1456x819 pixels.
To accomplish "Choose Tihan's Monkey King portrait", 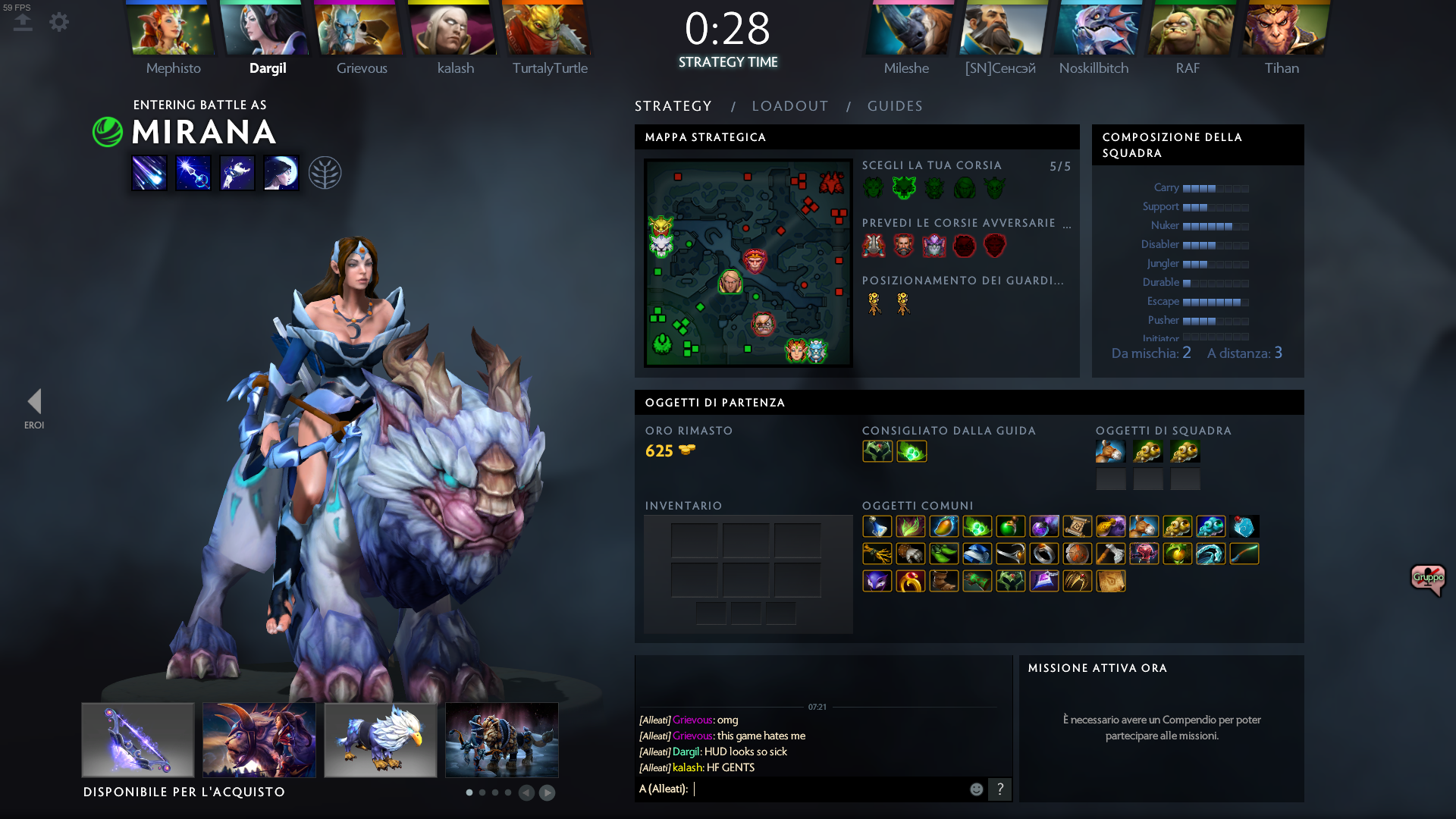I will pyautogui.click(x=1282, y=30).
